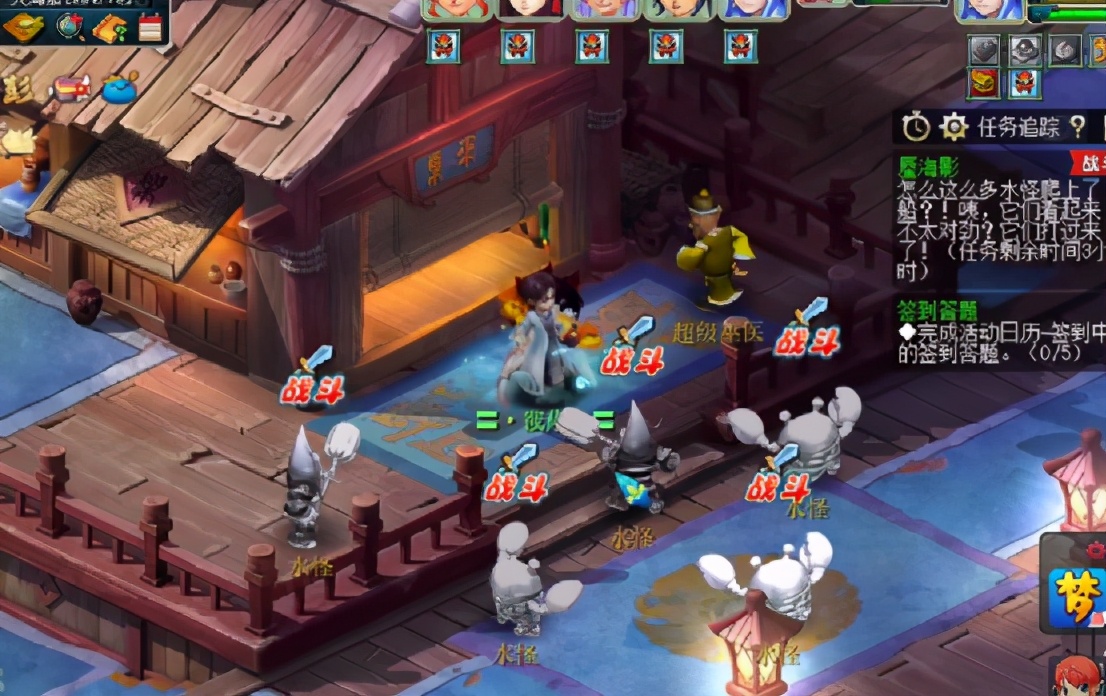Screen dimensions: 1106x696
Task: Open the activity calendar icon
Action: pyautogui.click(x=150, y=27)
